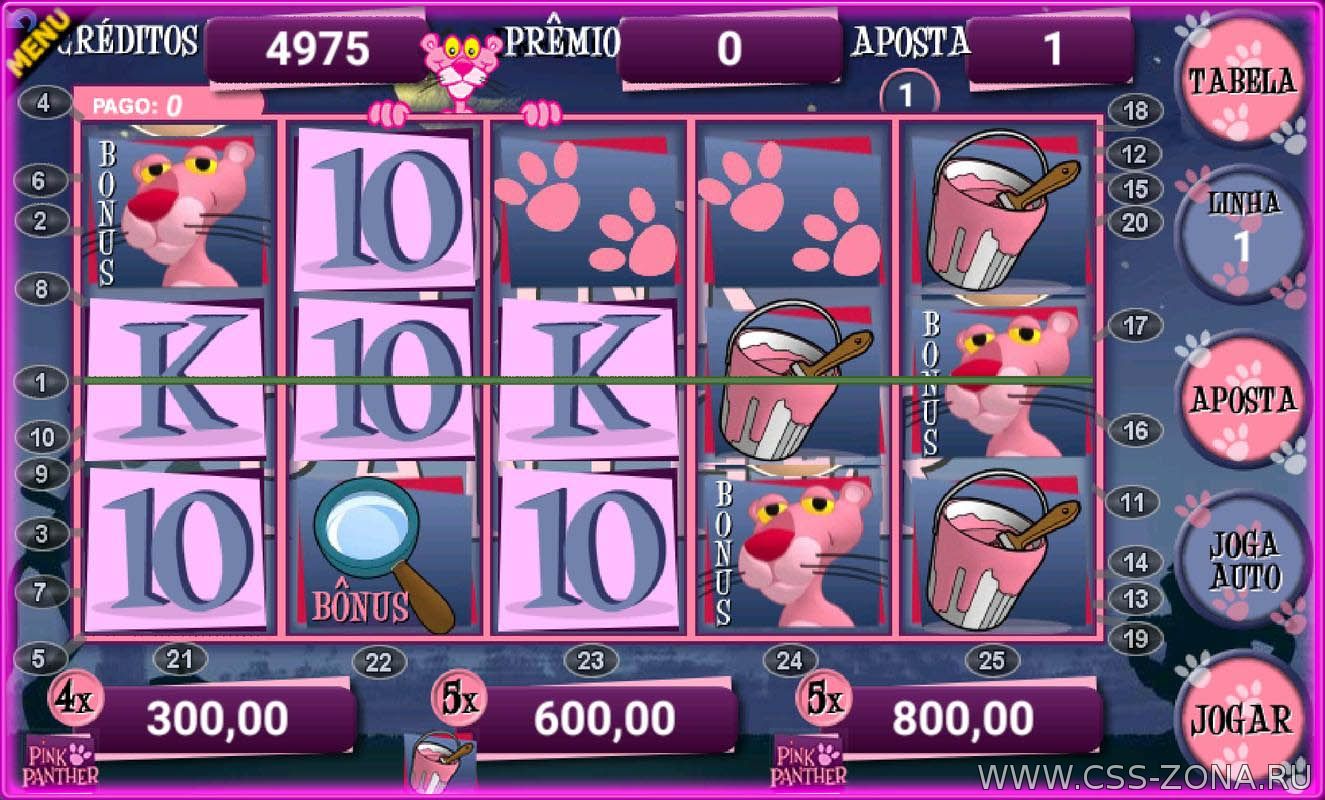Click payline marker number 25
Screen dimensions: 1325x800
[x=991, y=660]
